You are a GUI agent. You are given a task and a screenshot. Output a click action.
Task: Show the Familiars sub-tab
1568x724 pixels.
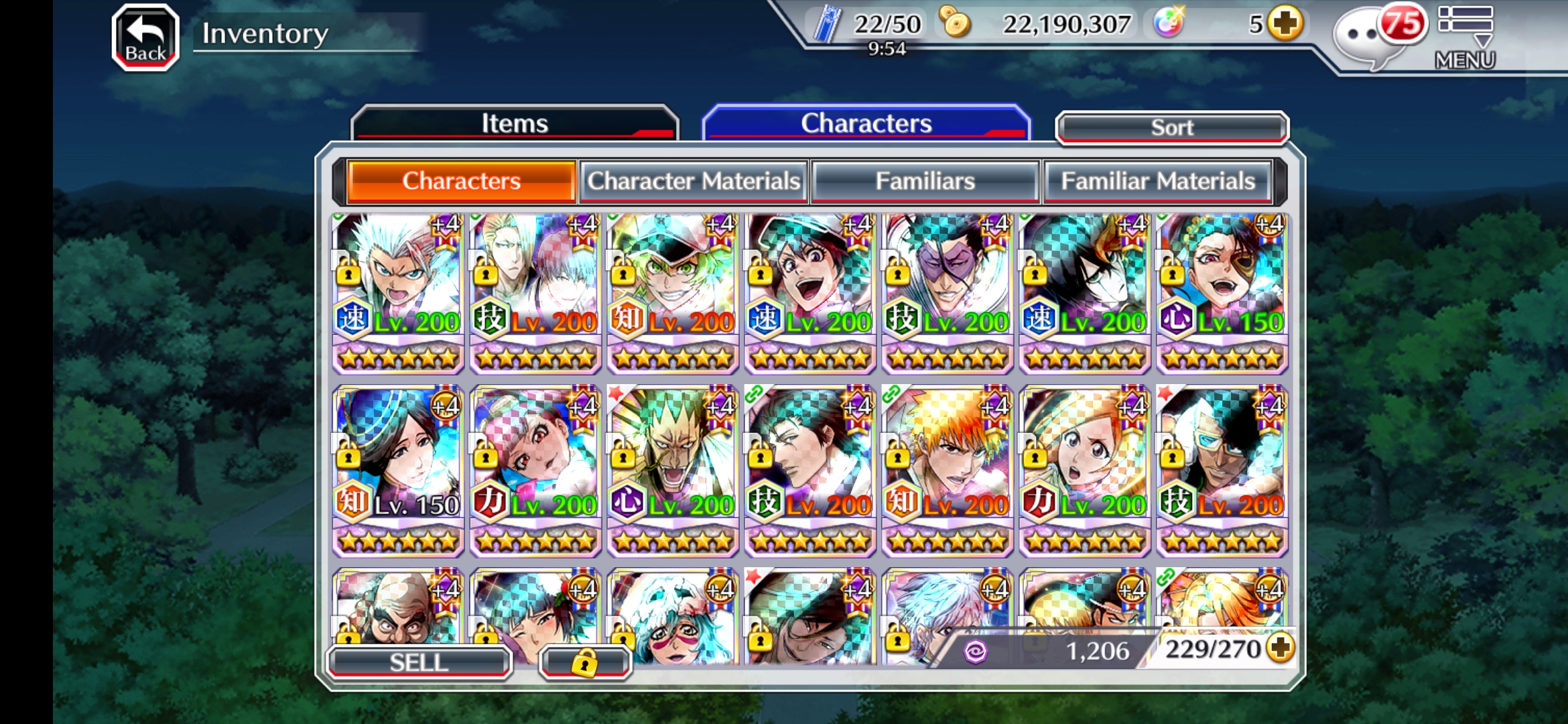coord(925,181)
